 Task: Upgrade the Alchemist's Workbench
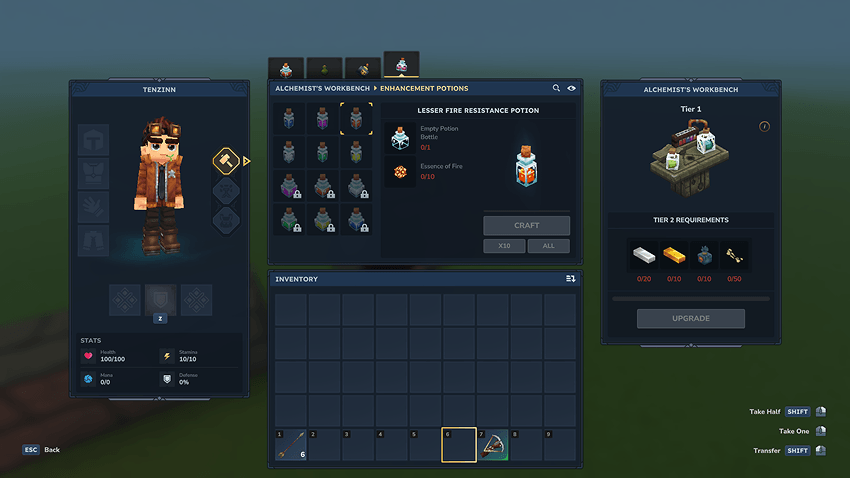690,318
